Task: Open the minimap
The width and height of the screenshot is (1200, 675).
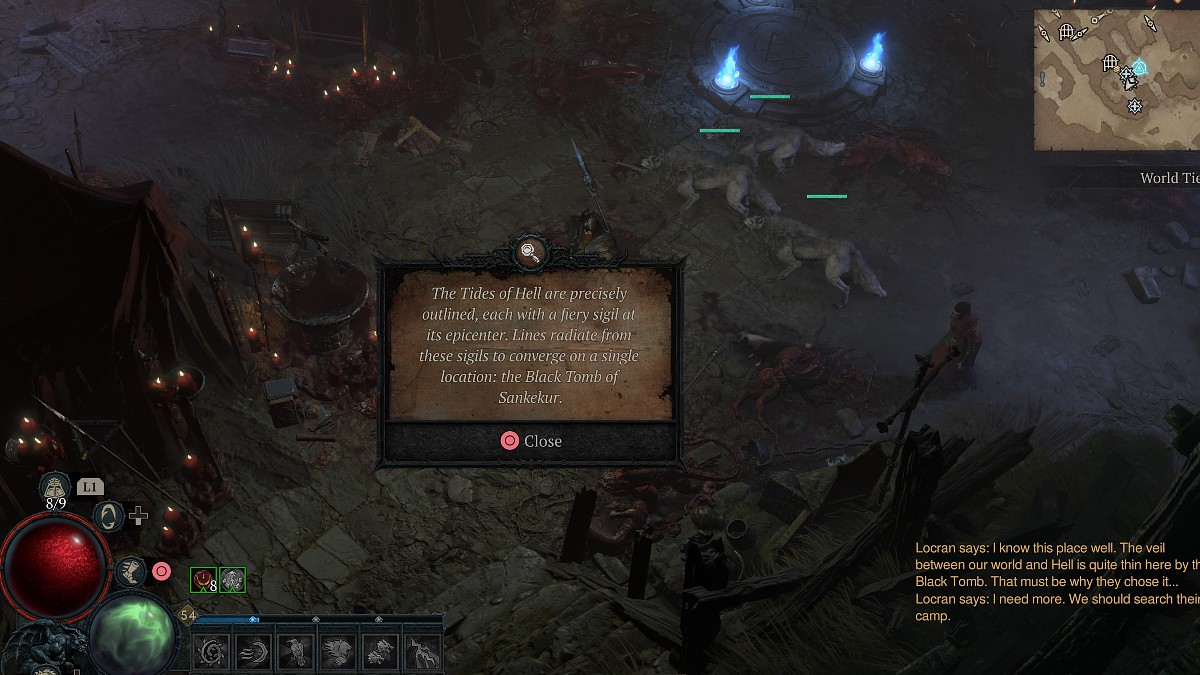Action: [1116, 80]
